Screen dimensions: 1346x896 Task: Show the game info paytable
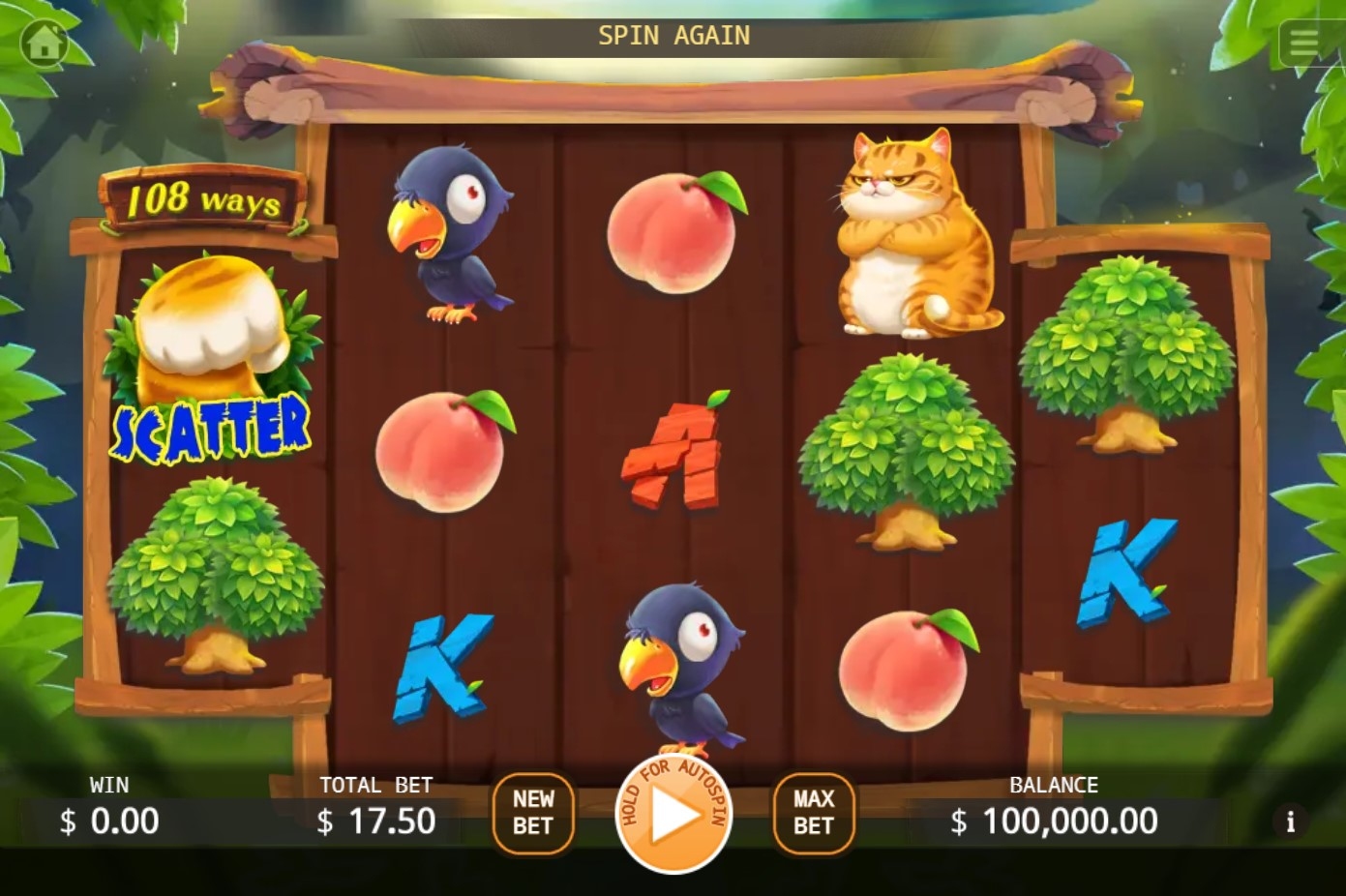(1290, 821)
